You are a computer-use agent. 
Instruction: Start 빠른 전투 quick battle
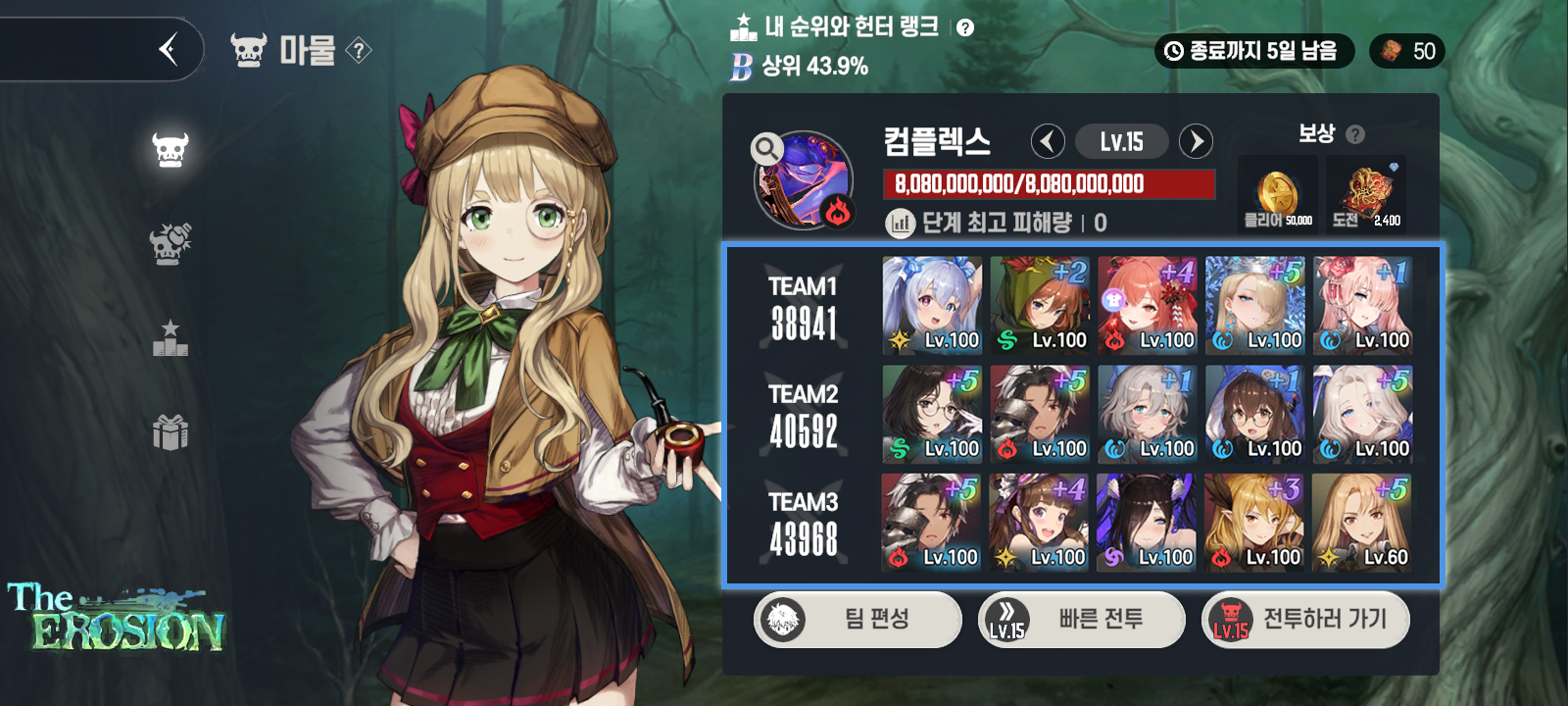(x=1082, y=619)
